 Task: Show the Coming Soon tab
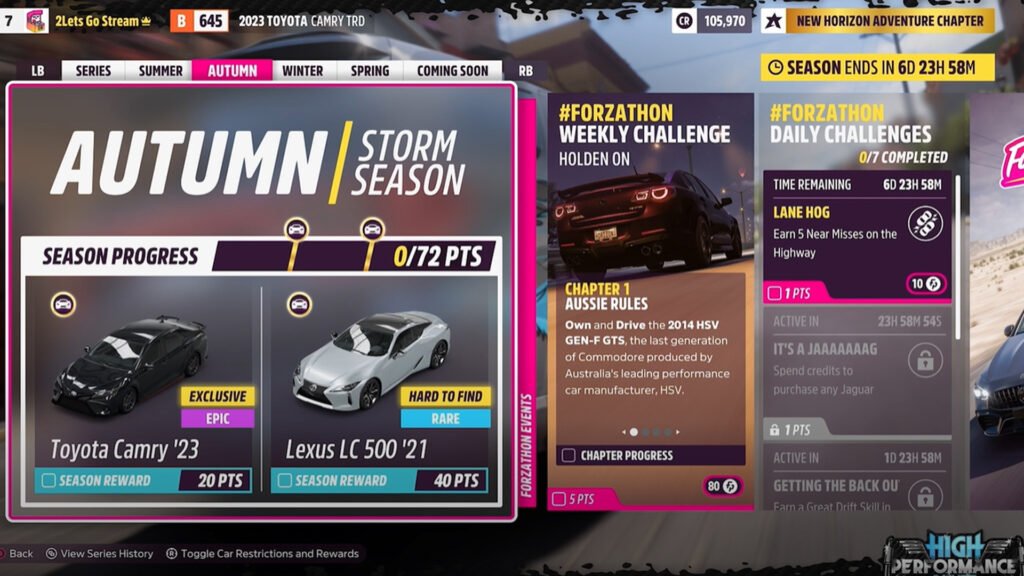tap(452, 71)
